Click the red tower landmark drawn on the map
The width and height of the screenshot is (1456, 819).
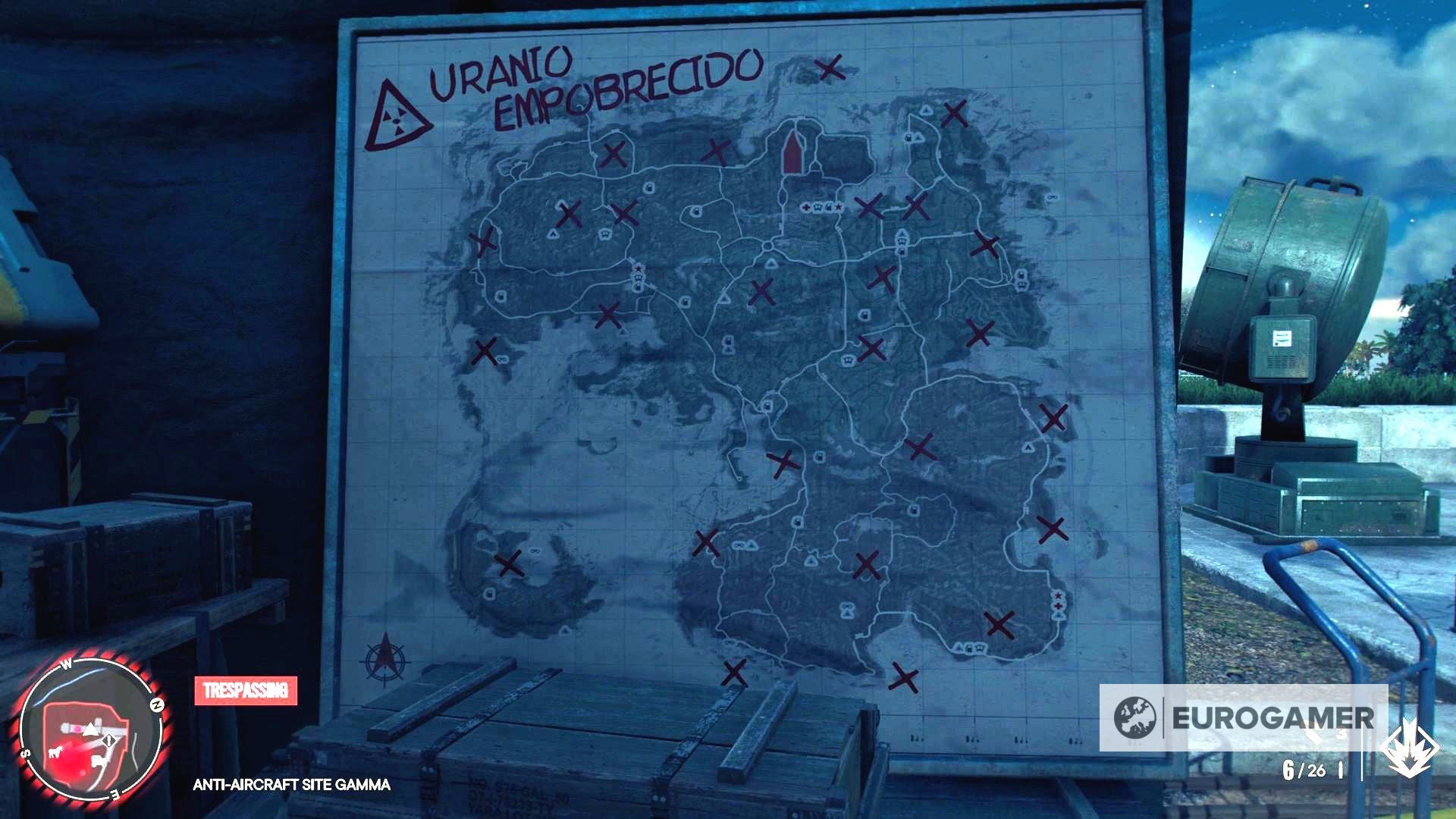792,155
